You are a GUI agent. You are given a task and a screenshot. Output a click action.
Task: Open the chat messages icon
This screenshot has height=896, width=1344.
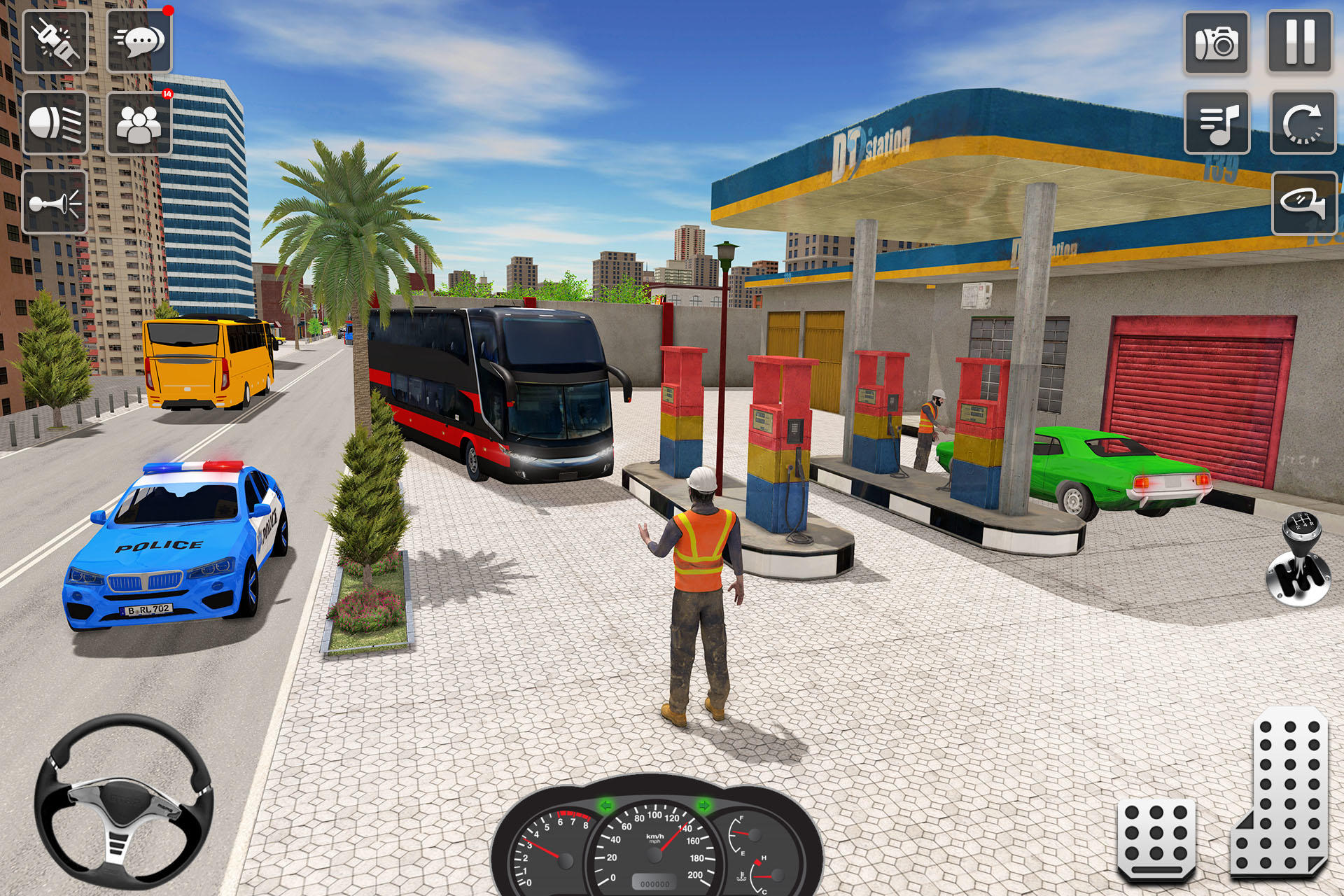click(x=138, y=42)
